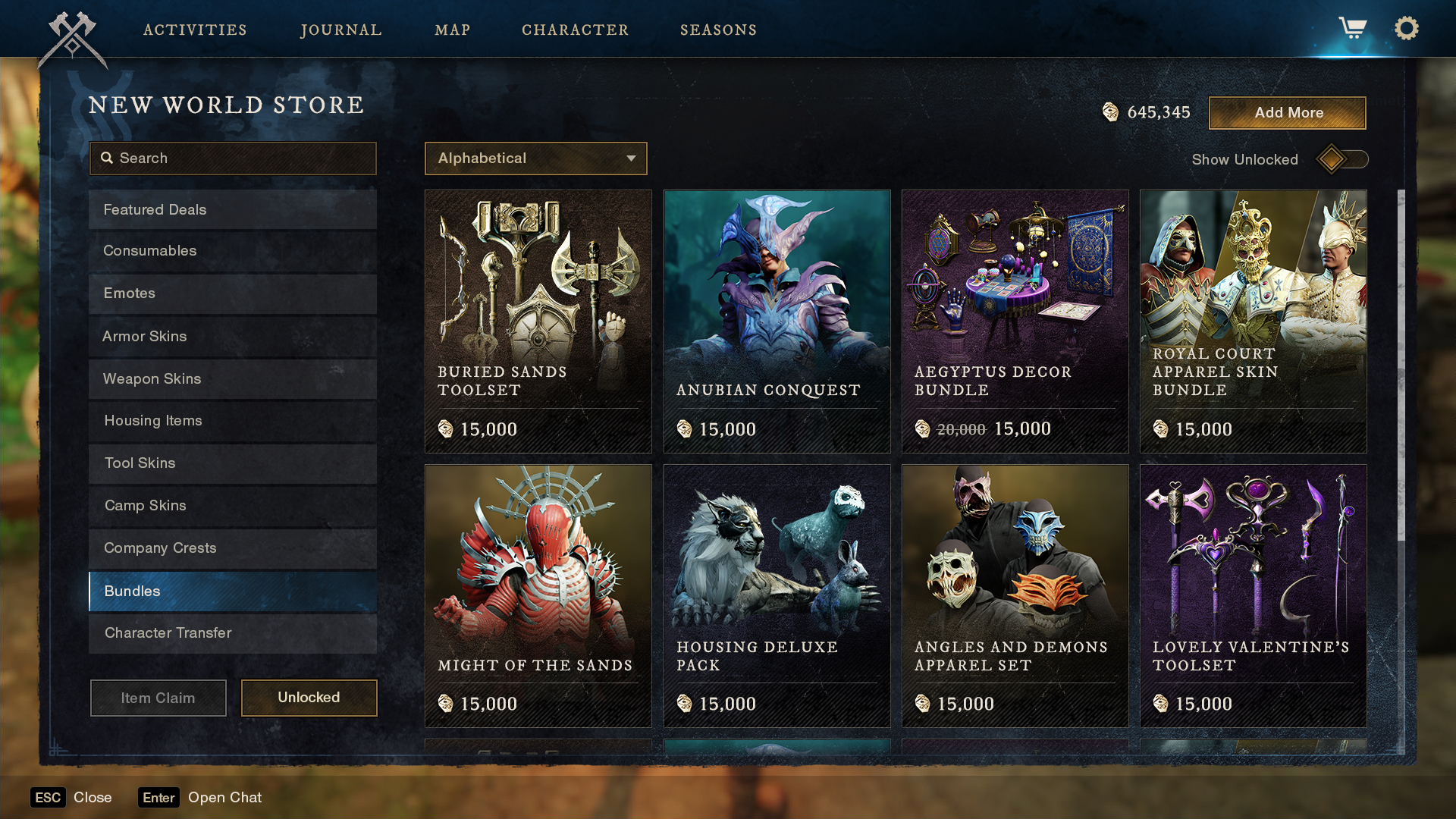
Task: Choose the Might of the Sands bundle
Action: coord(538,596)
